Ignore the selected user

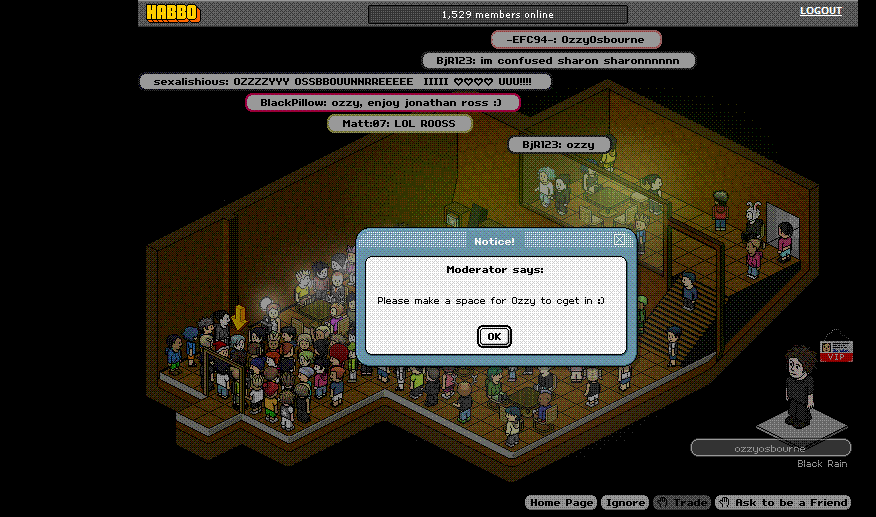pyautogui.click(x=625, y=502)
